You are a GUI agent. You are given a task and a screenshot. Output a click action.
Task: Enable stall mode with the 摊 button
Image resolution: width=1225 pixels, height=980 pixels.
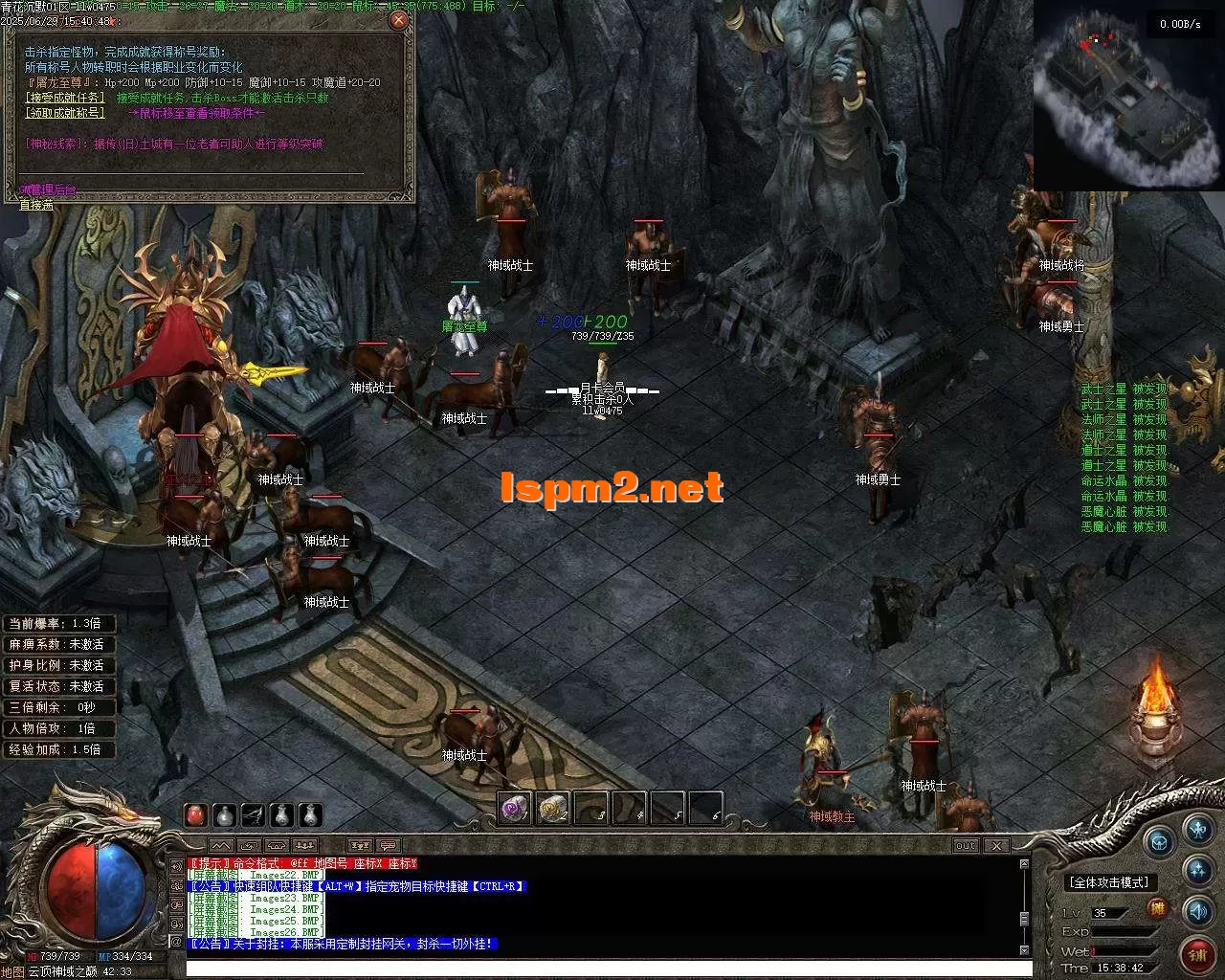click(1158, 907)
